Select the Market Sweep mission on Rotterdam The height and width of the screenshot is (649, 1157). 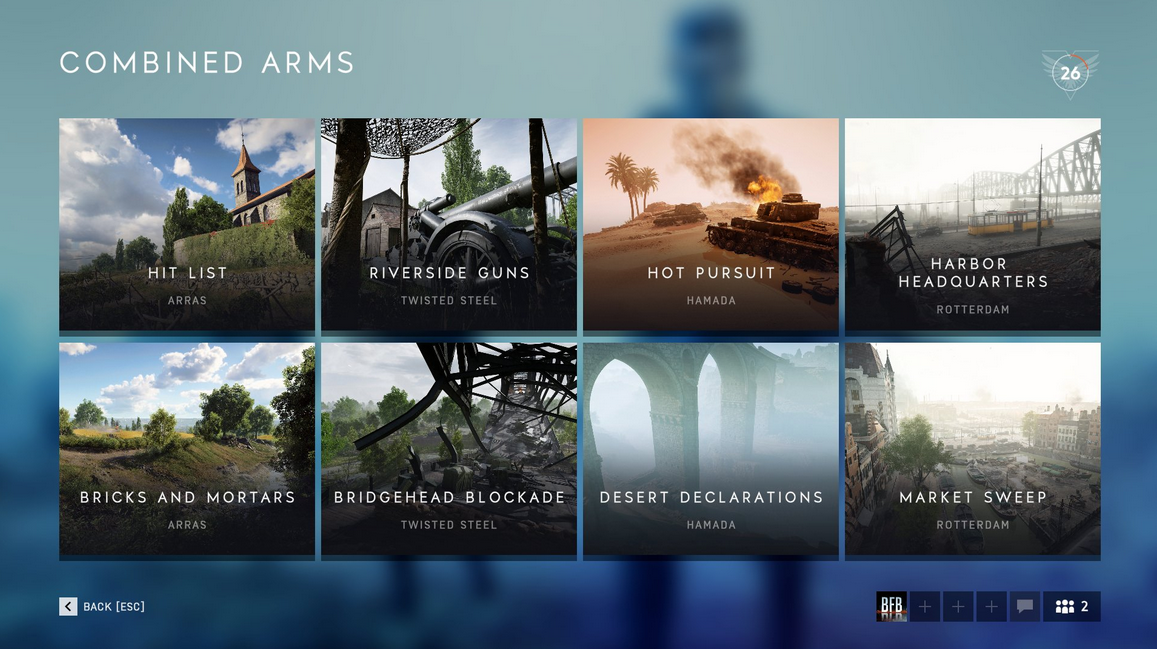click(973, 449)
